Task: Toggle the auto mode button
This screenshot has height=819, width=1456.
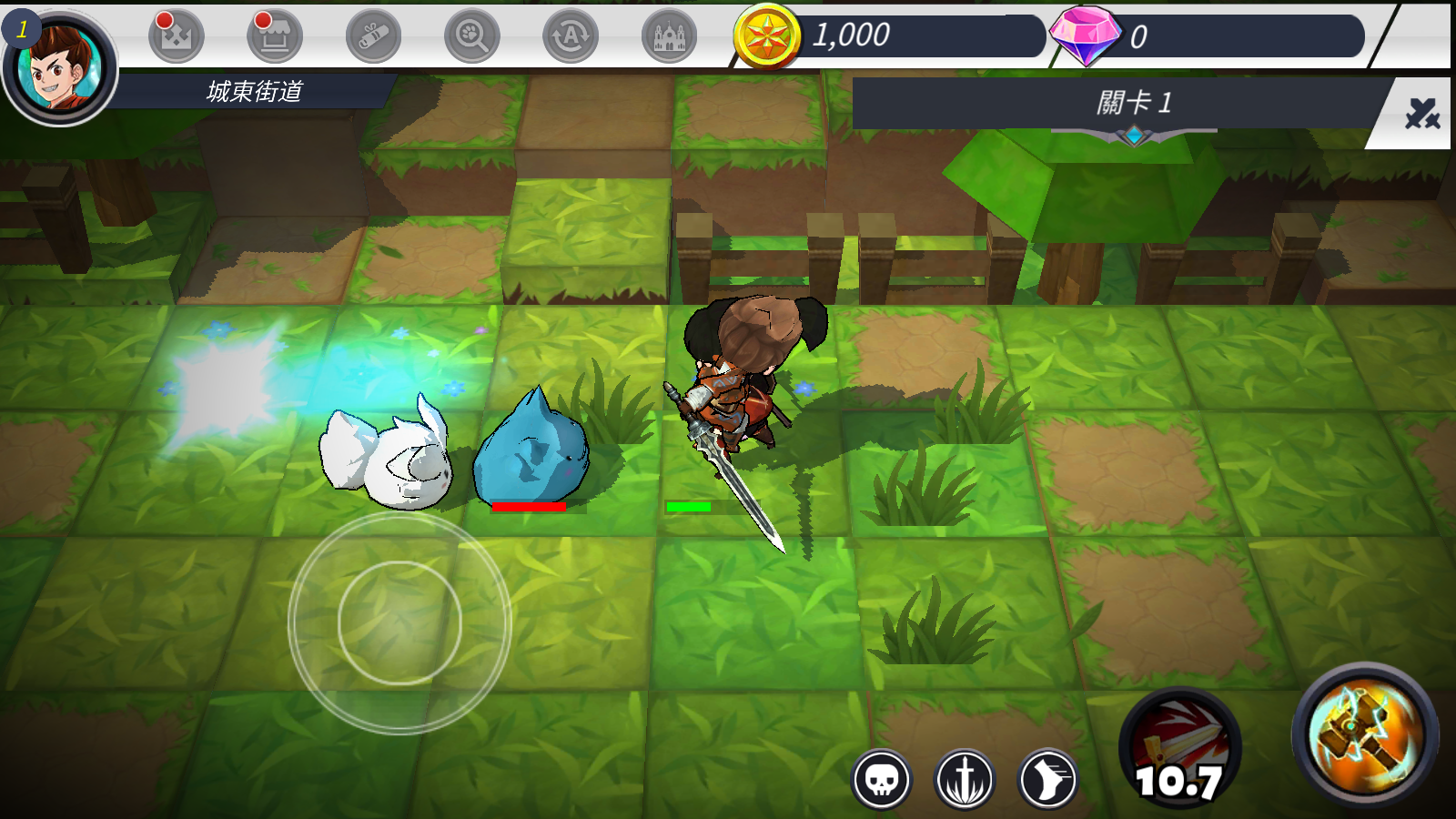Action: 571,36
